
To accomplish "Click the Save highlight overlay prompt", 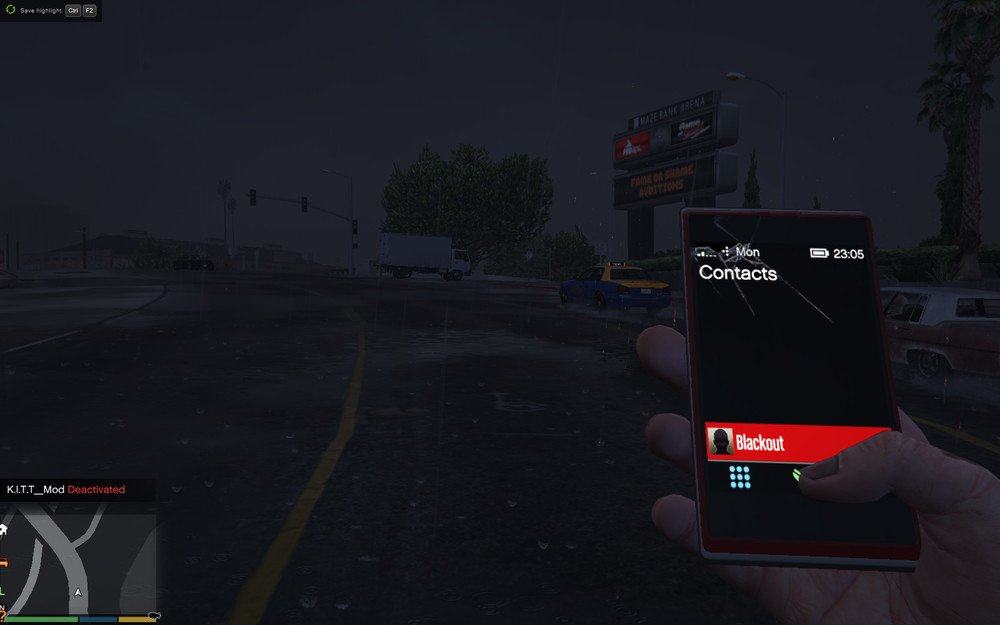I will click(50, 10).
